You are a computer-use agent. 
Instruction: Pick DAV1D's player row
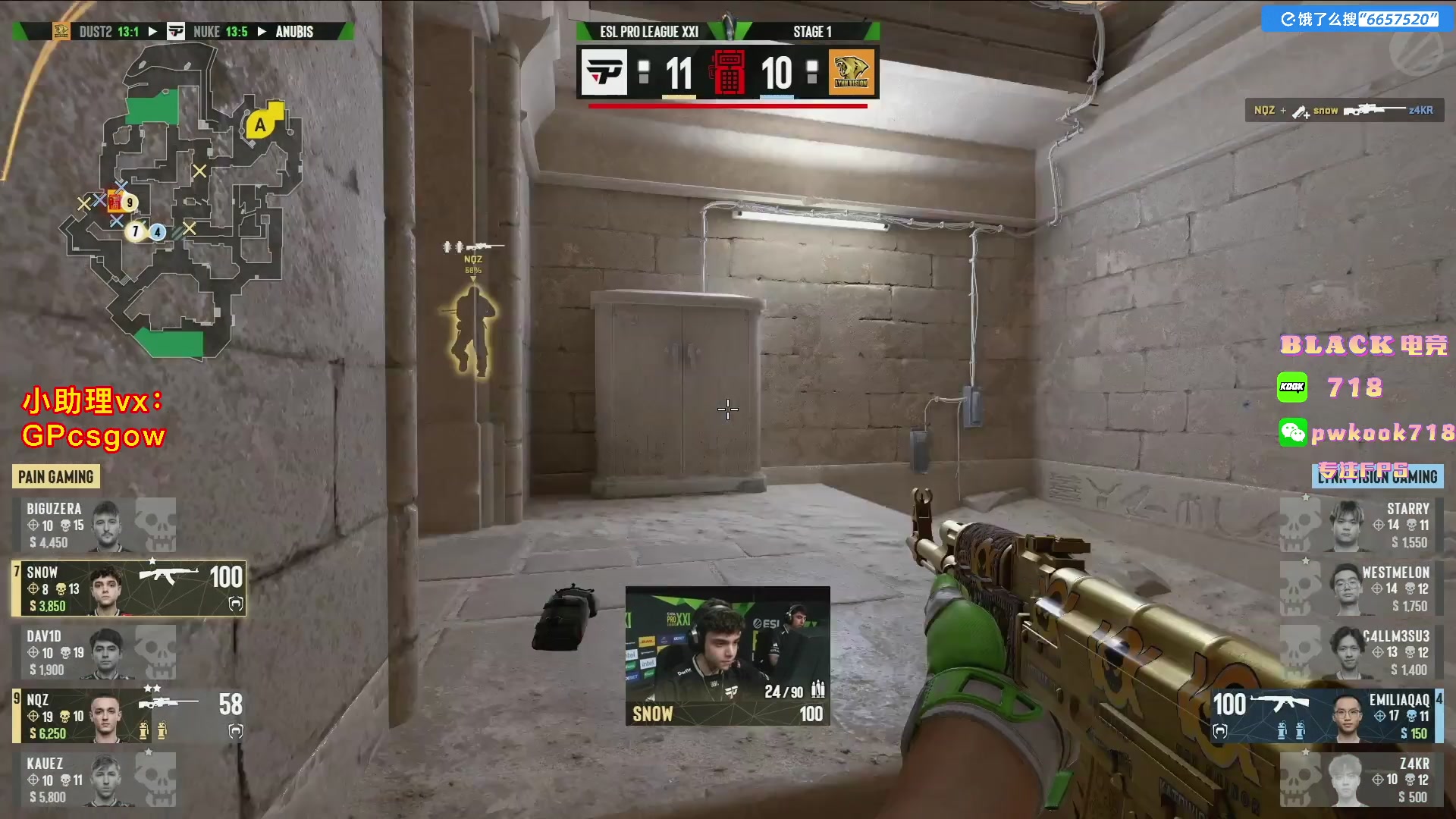click(95, 652)
